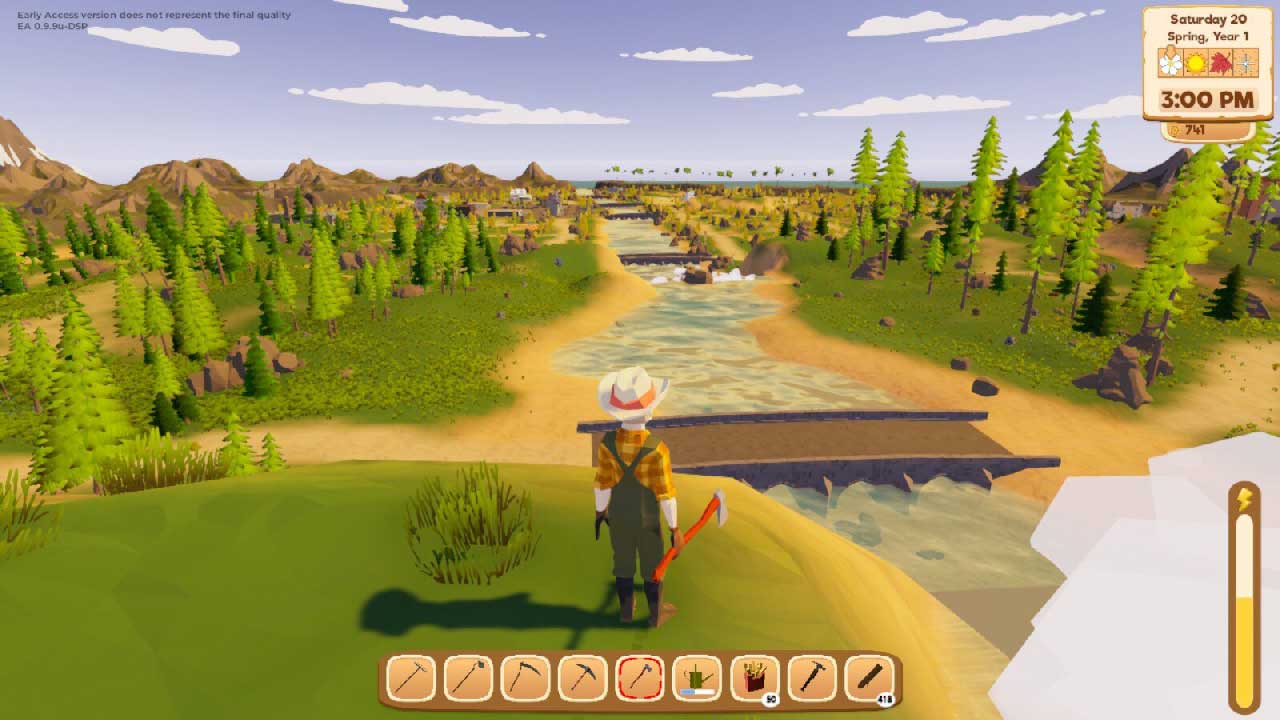Select the wood log stack slot

tap(869, 679)
